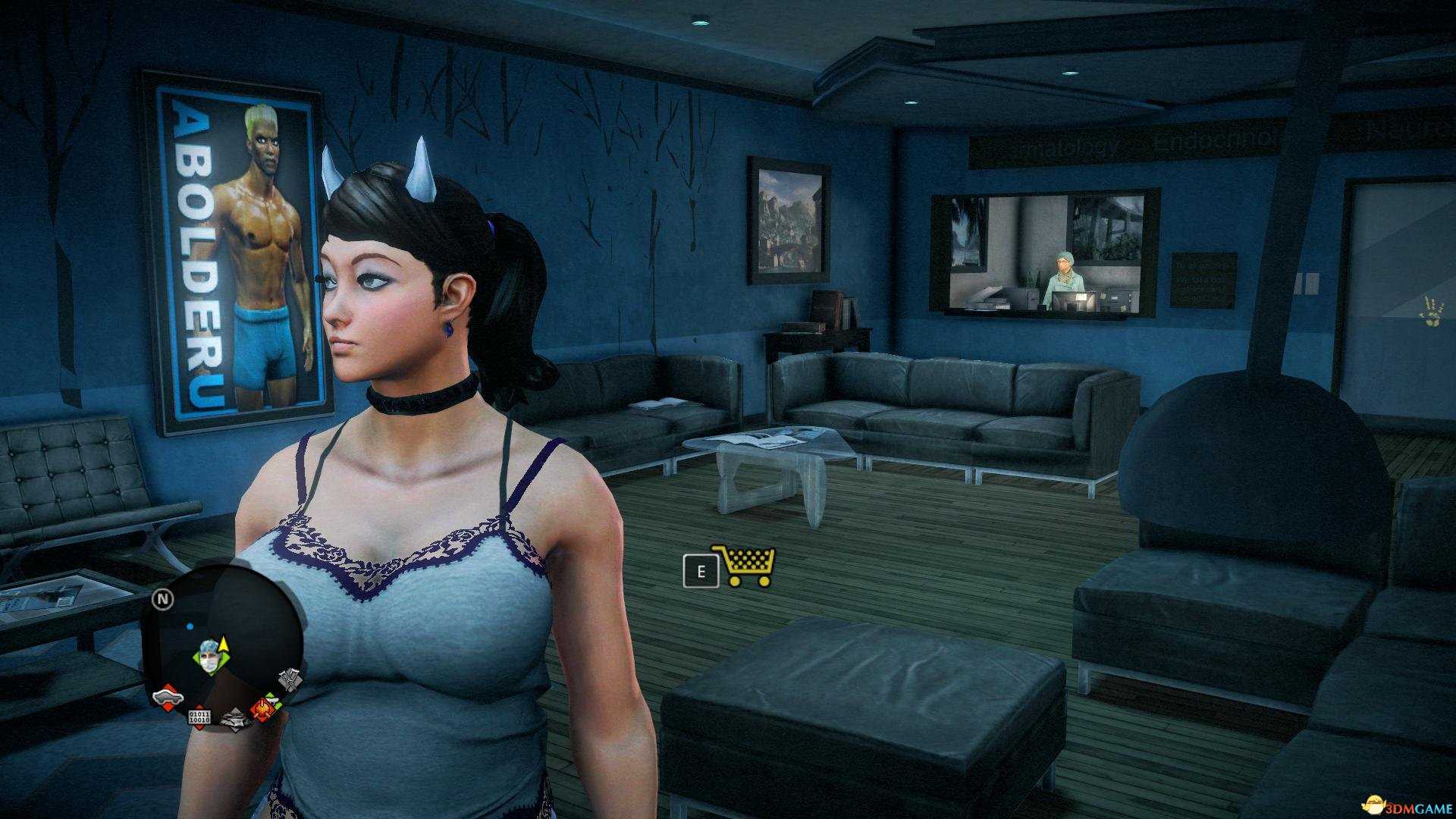
Task: Select the surgeon face marker on minimap
Action: pos(209,656)
